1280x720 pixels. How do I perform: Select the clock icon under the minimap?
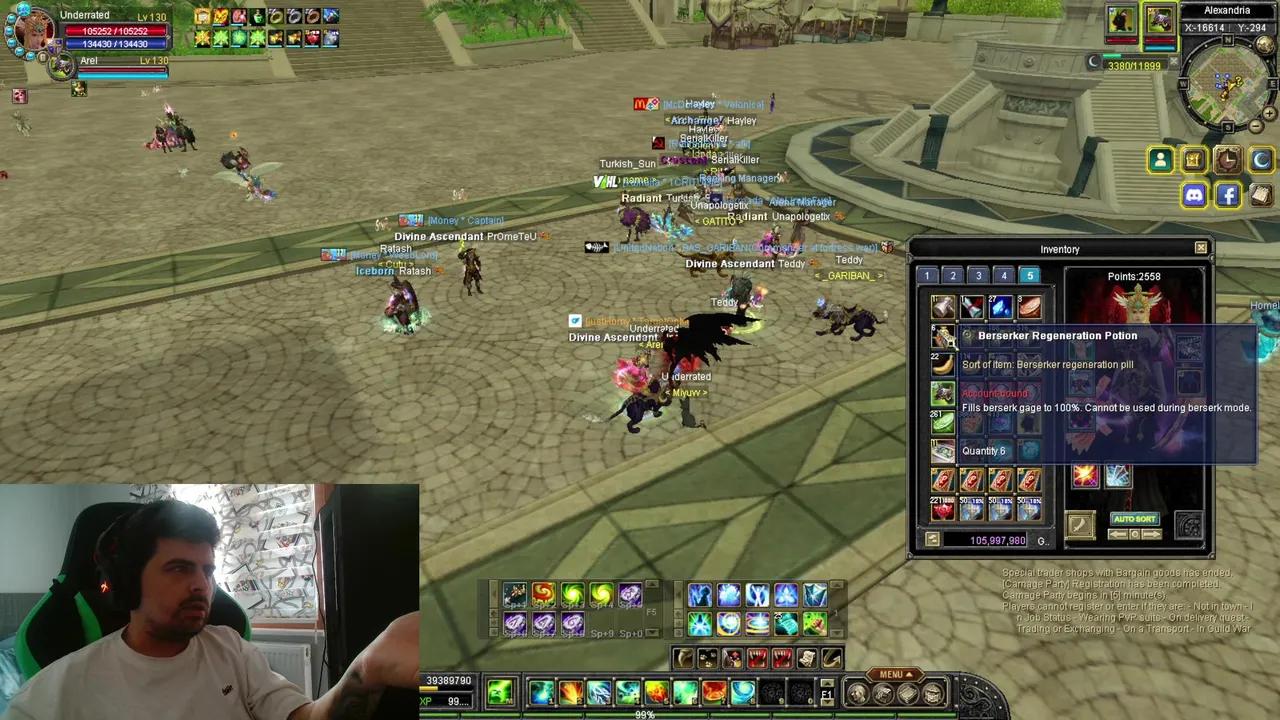[x=1227, y=160]
